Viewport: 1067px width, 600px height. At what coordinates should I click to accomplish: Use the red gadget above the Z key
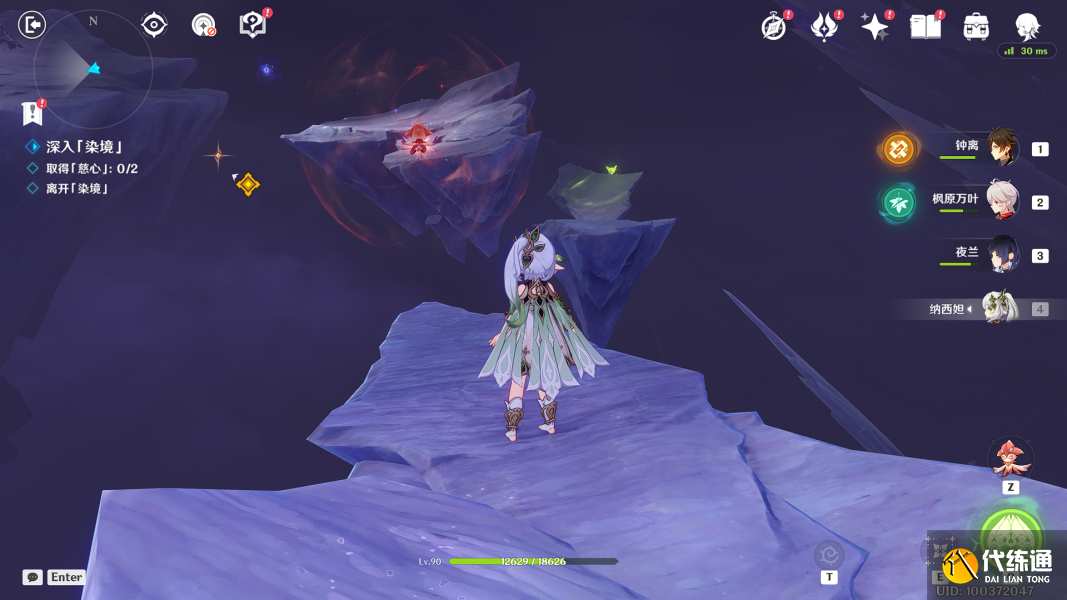[1010, 459]
